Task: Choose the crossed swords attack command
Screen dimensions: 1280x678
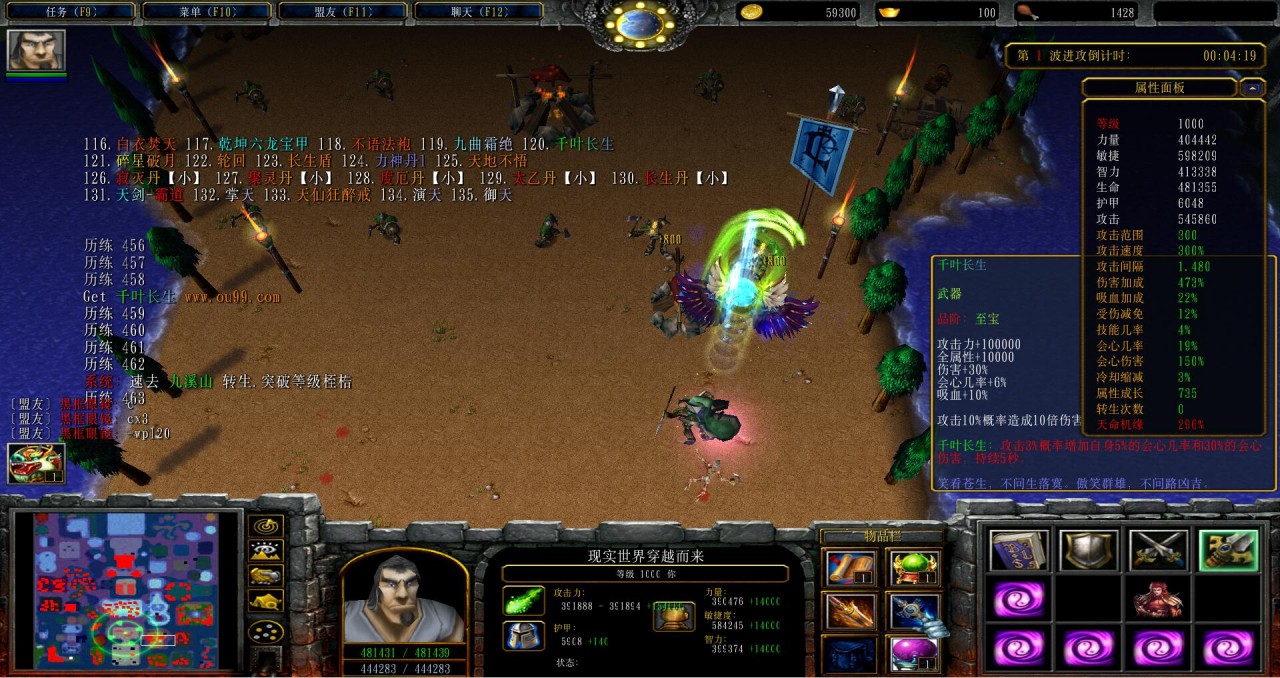Action: 1158,551
